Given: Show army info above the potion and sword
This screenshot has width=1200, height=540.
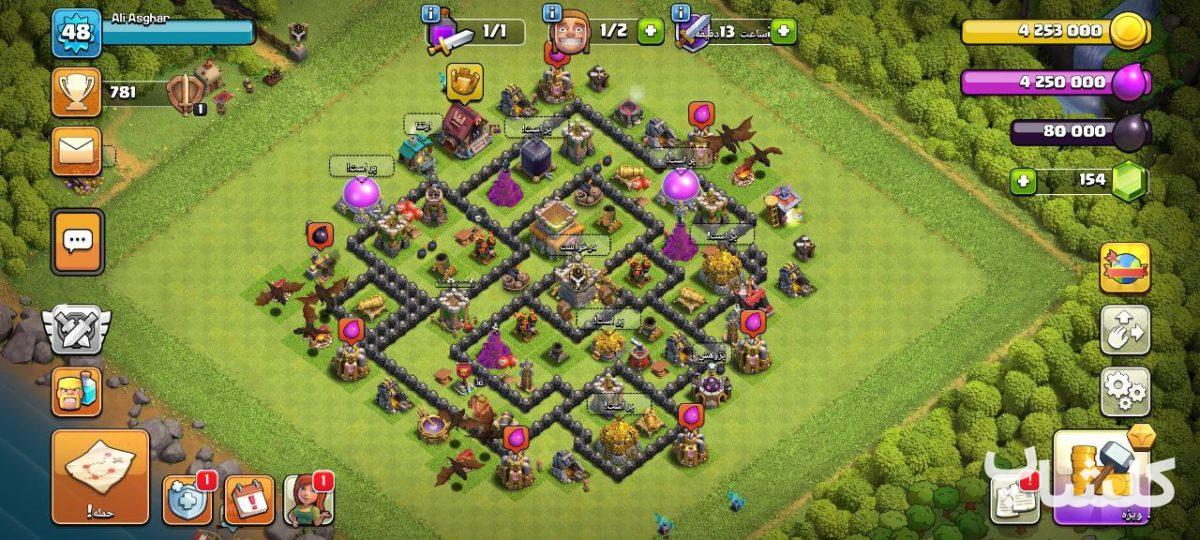Looking at the screenshot, I should point(431,13).
